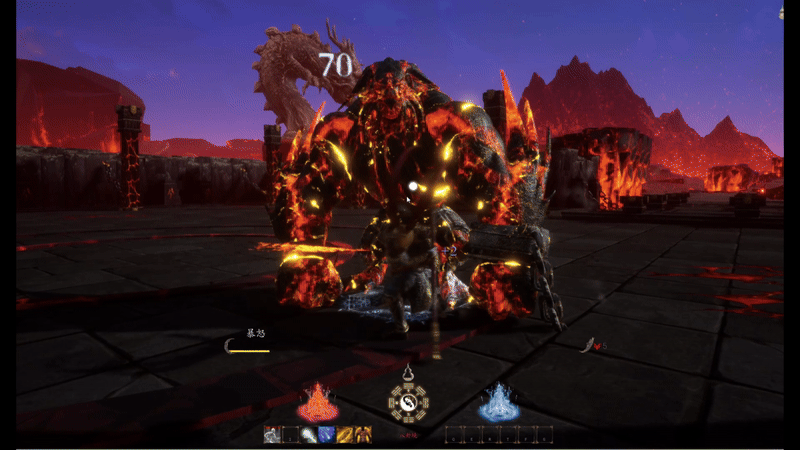Viewport: 800px width, 450px height.
Task: Click the yin-yang bagua emblem
Action: tap(408, 405)
